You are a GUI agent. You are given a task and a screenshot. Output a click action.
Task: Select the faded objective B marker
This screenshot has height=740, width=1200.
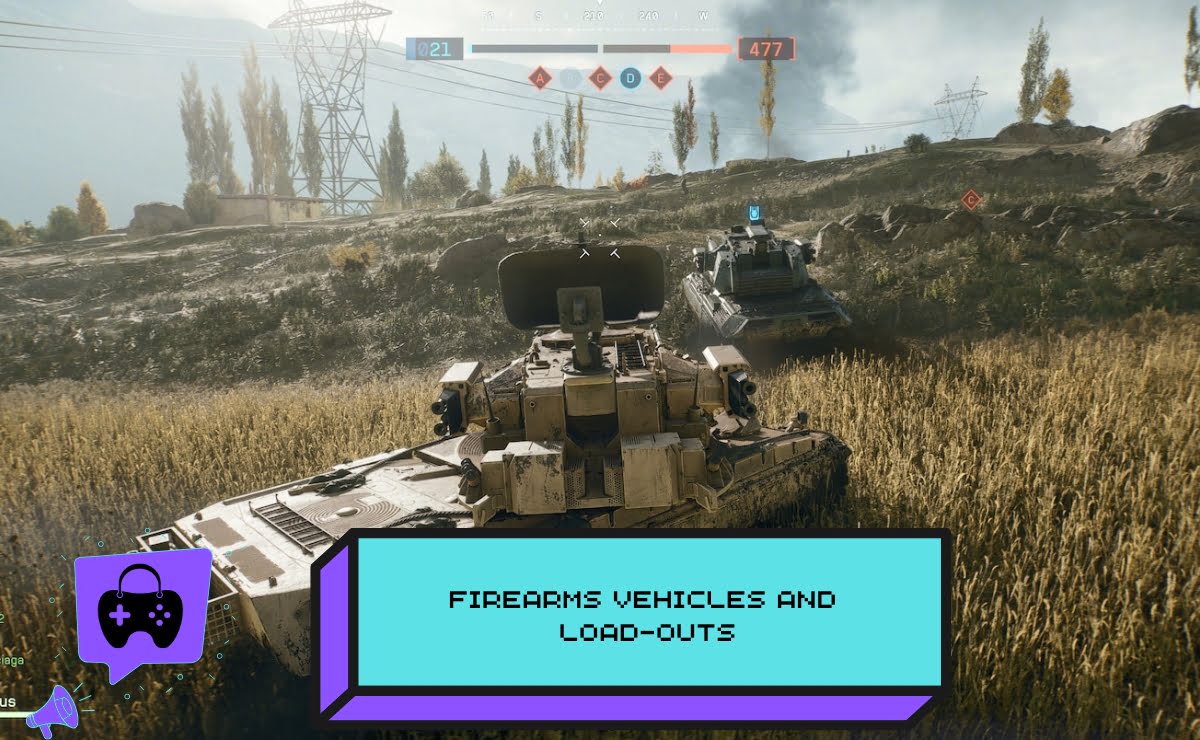click(x=570, y=78)
